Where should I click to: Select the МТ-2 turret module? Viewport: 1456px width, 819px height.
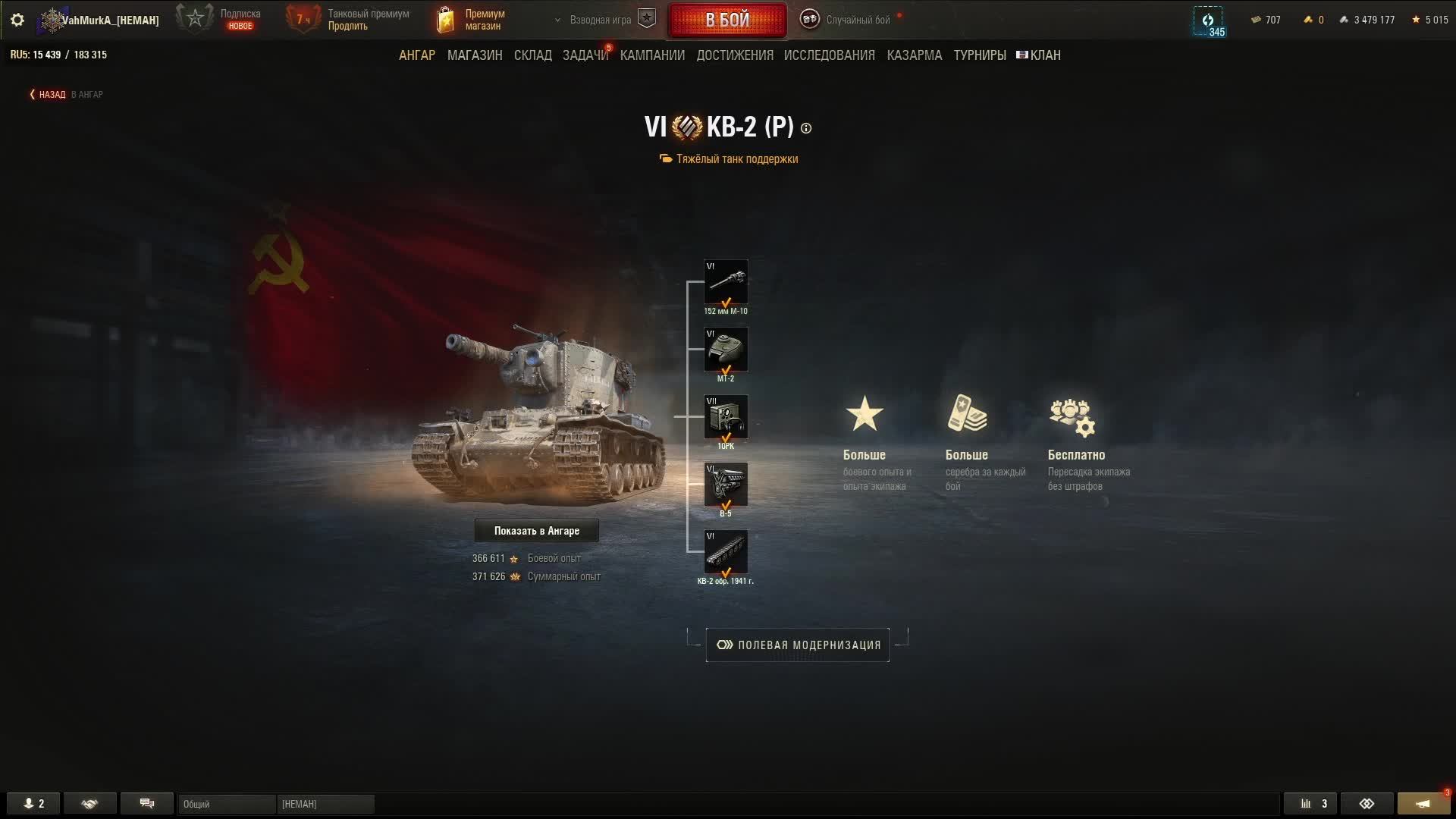[x=726, y=350]
